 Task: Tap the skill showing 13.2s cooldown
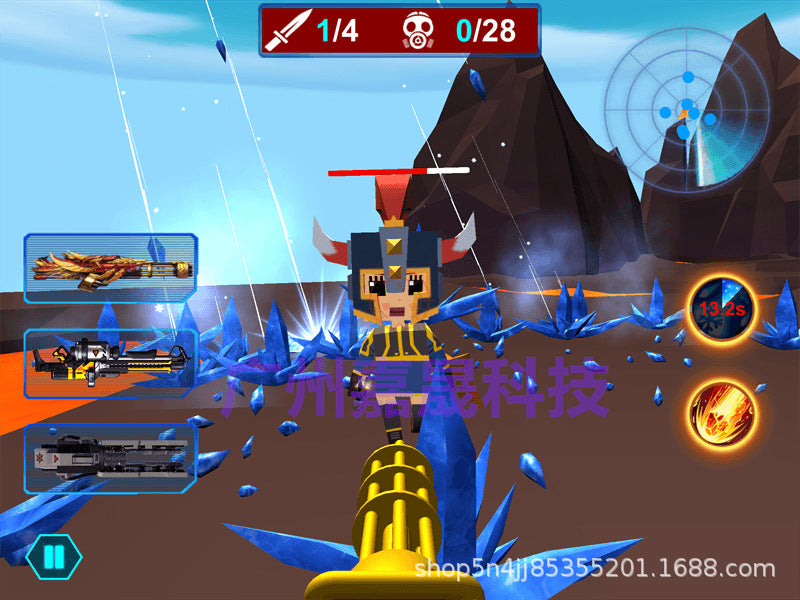click(721, 310)
